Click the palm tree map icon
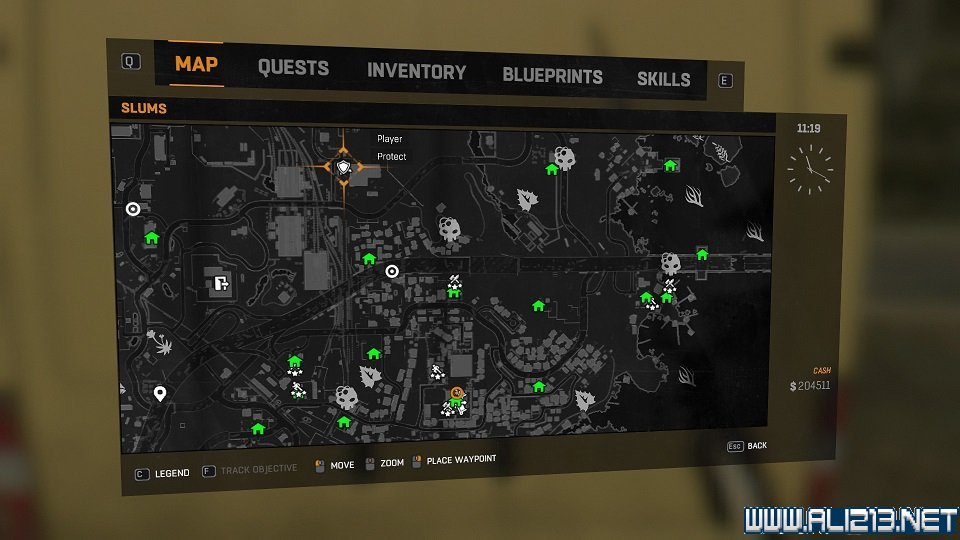960x540 pixels. coord(160,343)
